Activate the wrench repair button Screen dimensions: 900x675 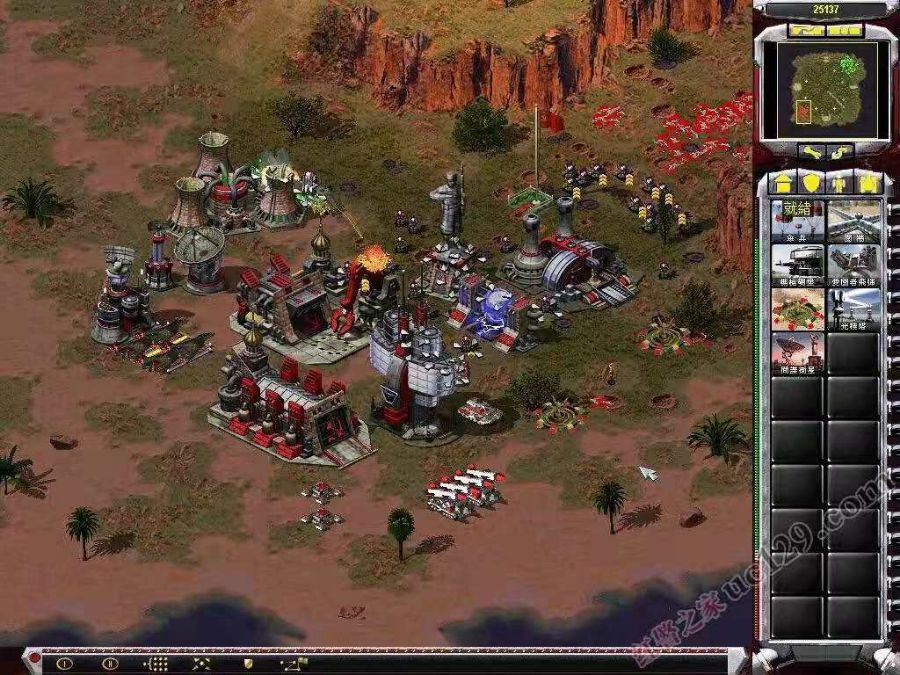(809, 152)
